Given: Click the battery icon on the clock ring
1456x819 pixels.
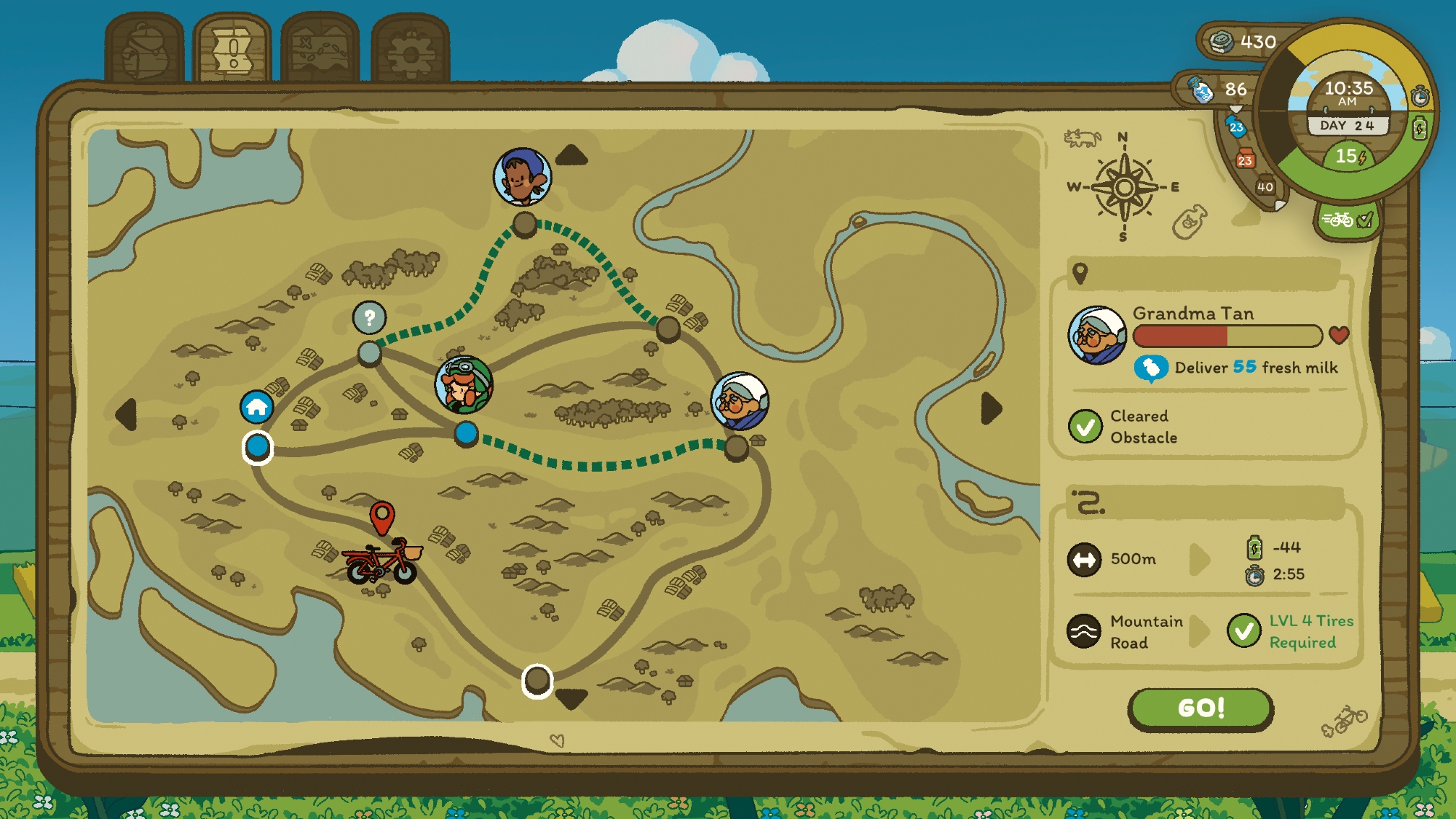Looking at the screenshot, I should 1420,130.
